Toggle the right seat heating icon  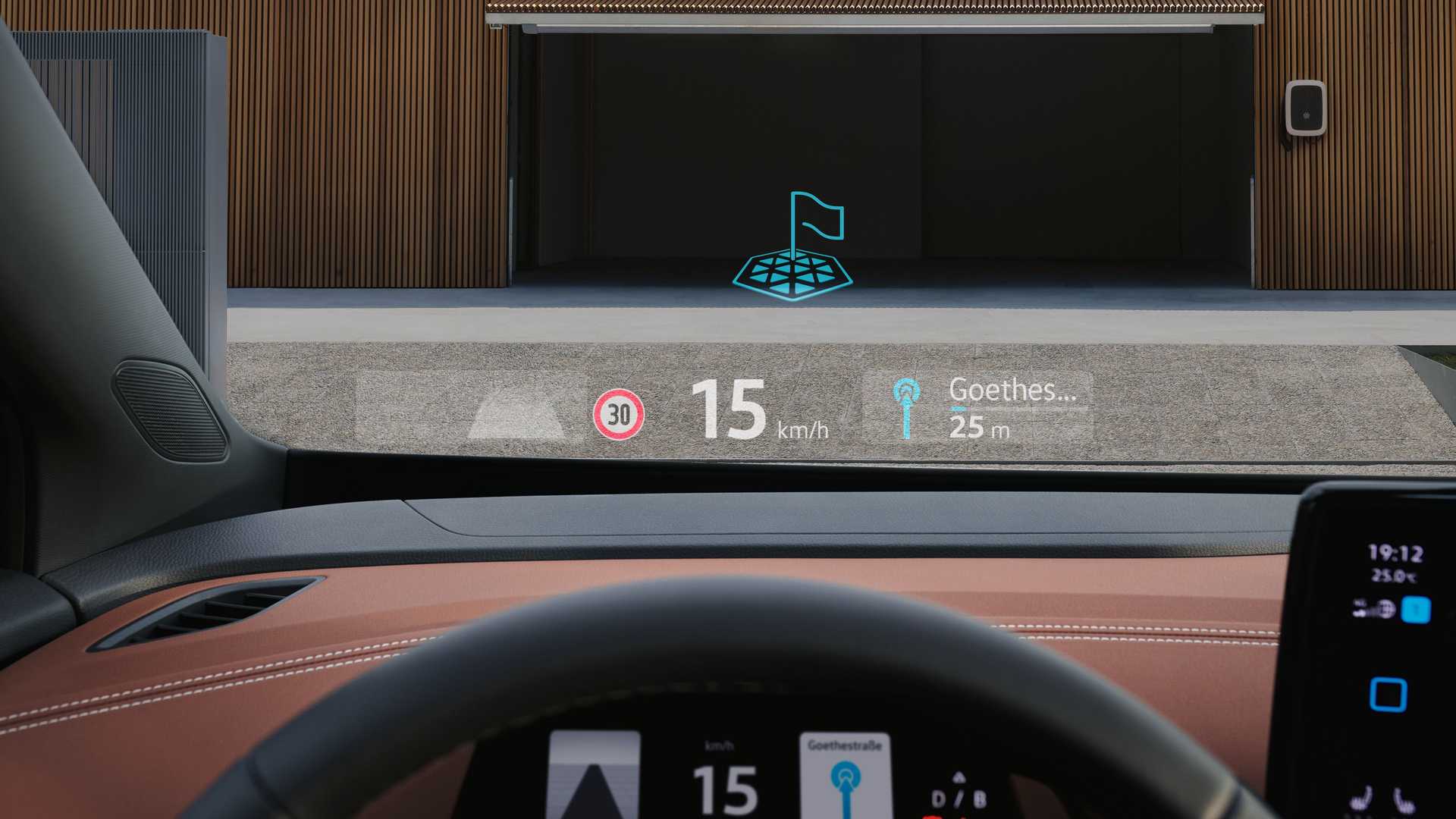[1404, 800]
